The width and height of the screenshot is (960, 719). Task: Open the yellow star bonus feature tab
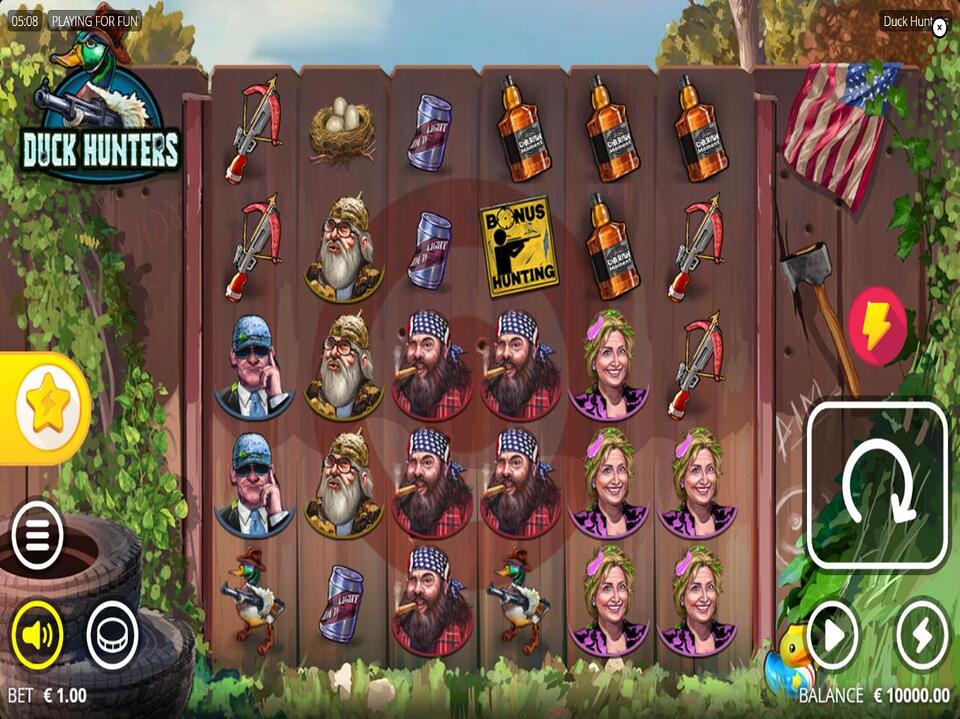pyautogui.click(x=46, y=406)
